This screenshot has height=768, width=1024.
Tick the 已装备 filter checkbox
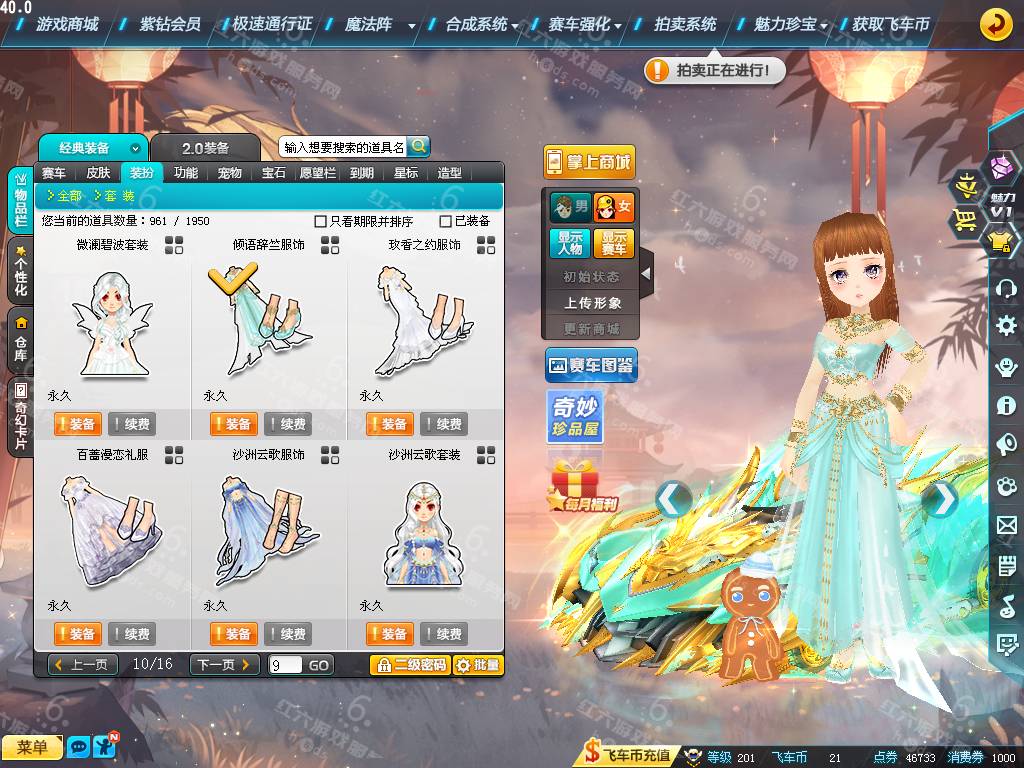tap(446, 221)
